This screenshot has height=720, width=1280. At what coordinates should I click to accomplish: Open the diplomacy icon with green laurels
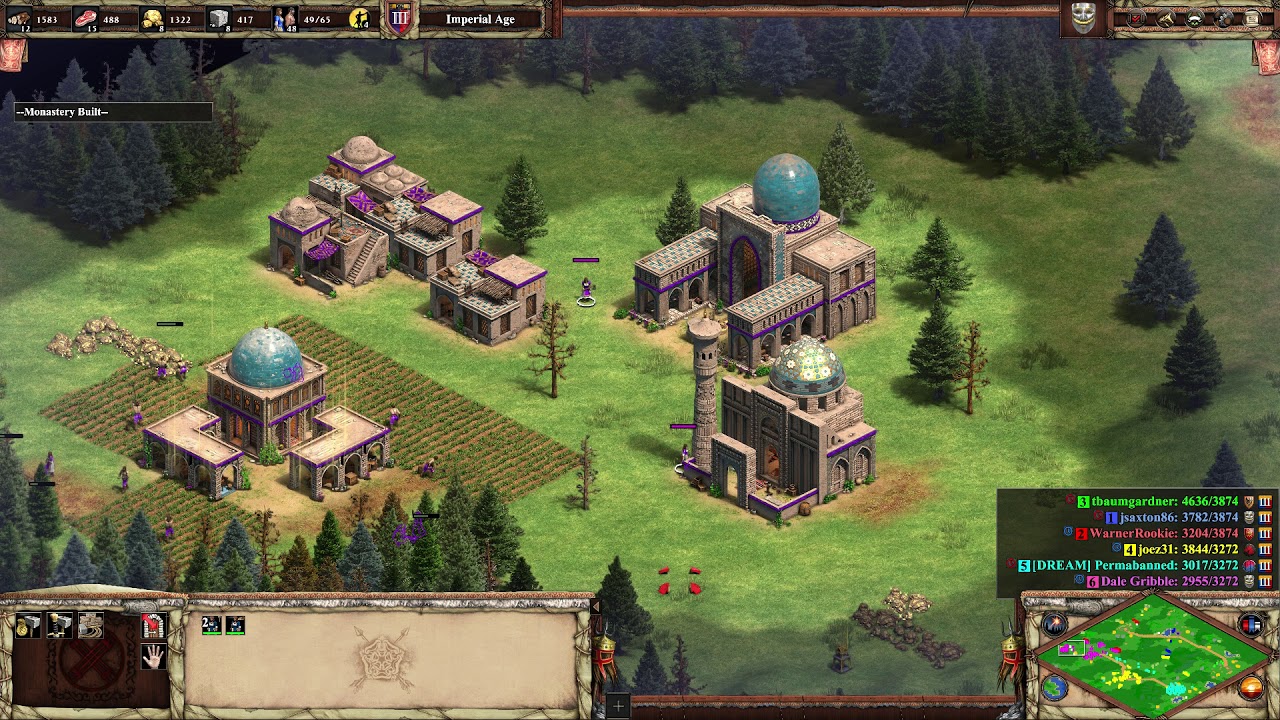click(x=1195, y=19)
